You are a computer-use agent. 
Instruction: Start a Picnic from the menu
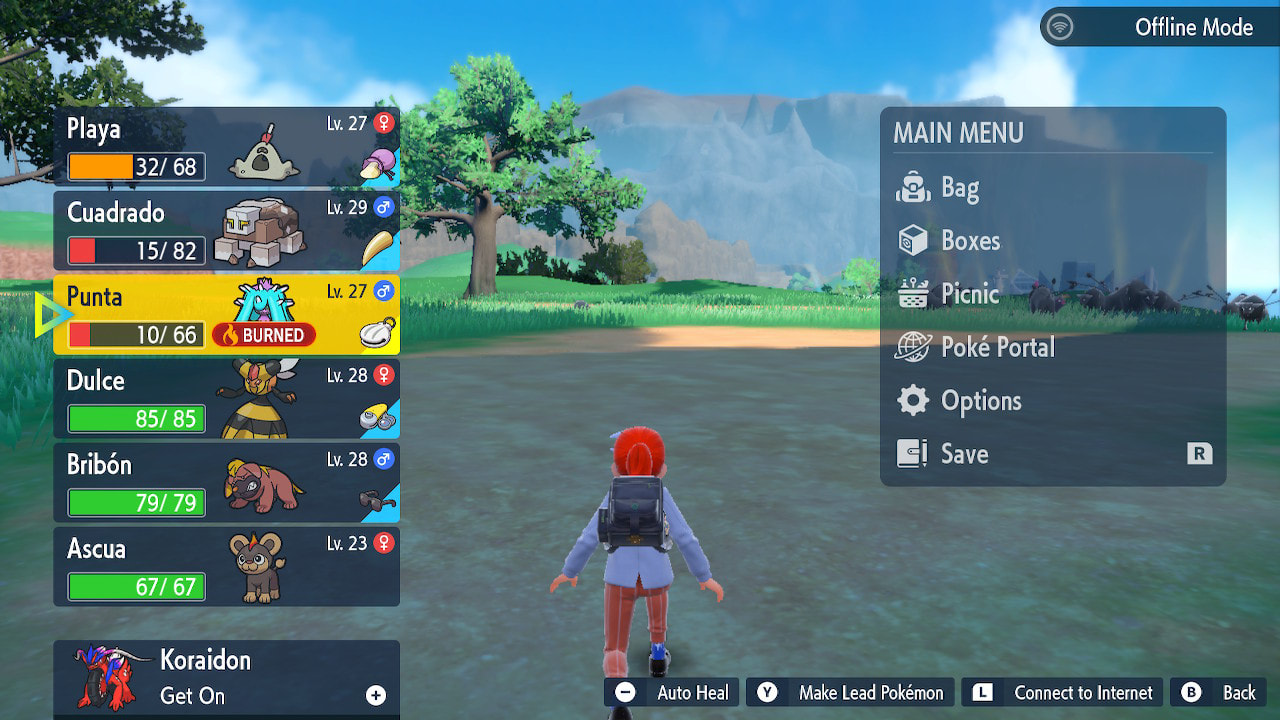(969, 294)
